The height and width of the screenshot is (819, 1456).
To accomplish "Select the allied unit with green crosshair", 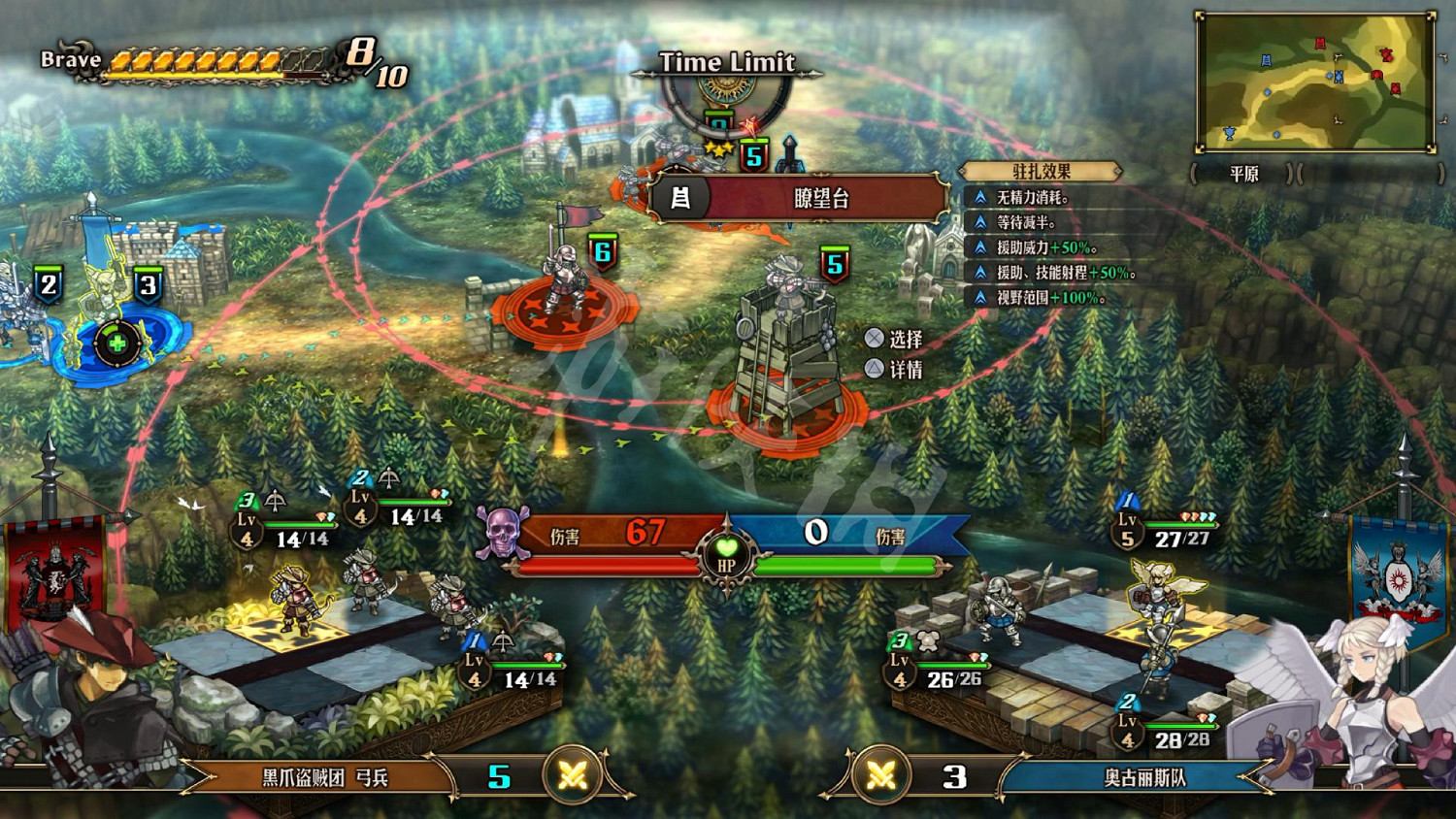I will 117,343.
